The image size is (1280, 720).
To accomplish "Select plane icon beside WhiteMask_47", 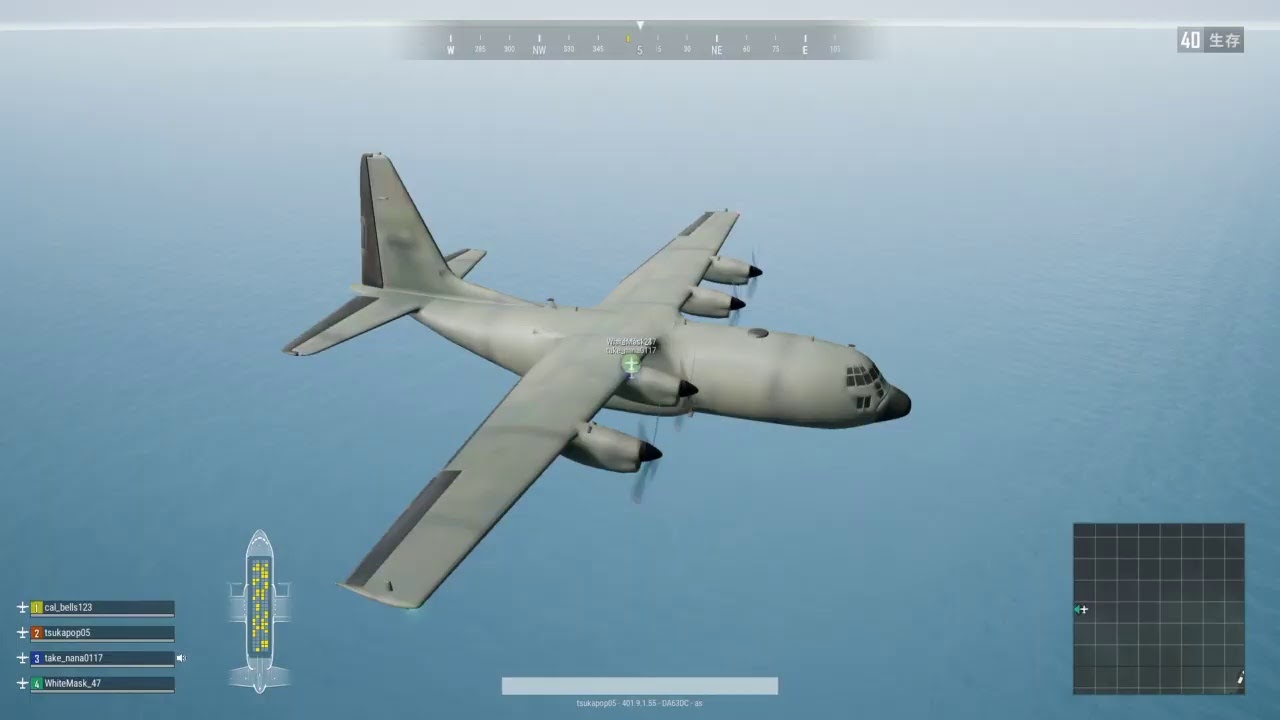I will [21, 682].
